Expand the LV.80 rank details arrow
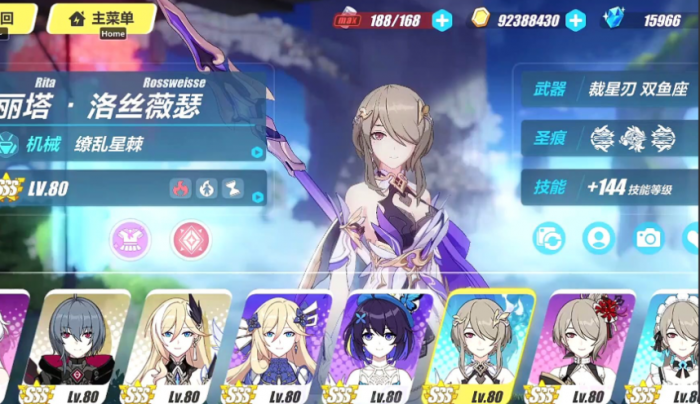 click(x=257, y=197)
